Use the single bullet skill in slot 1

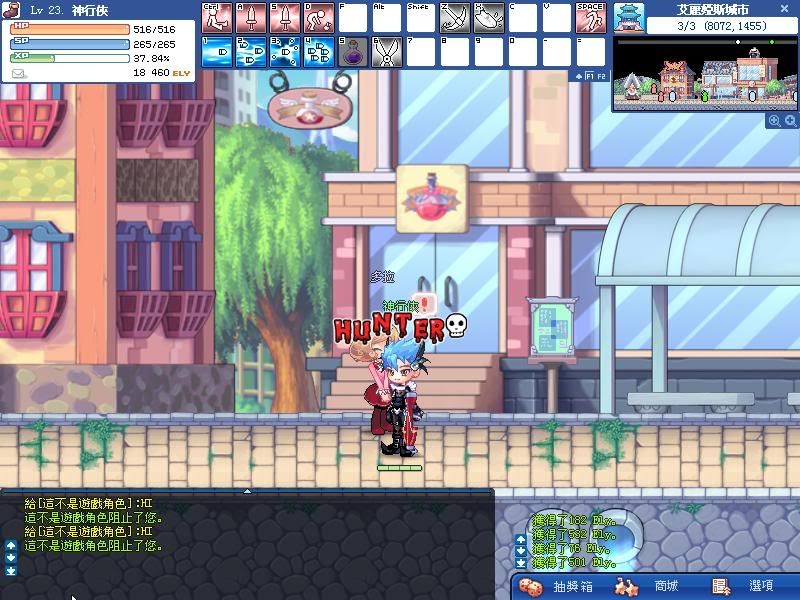(216, 52)
